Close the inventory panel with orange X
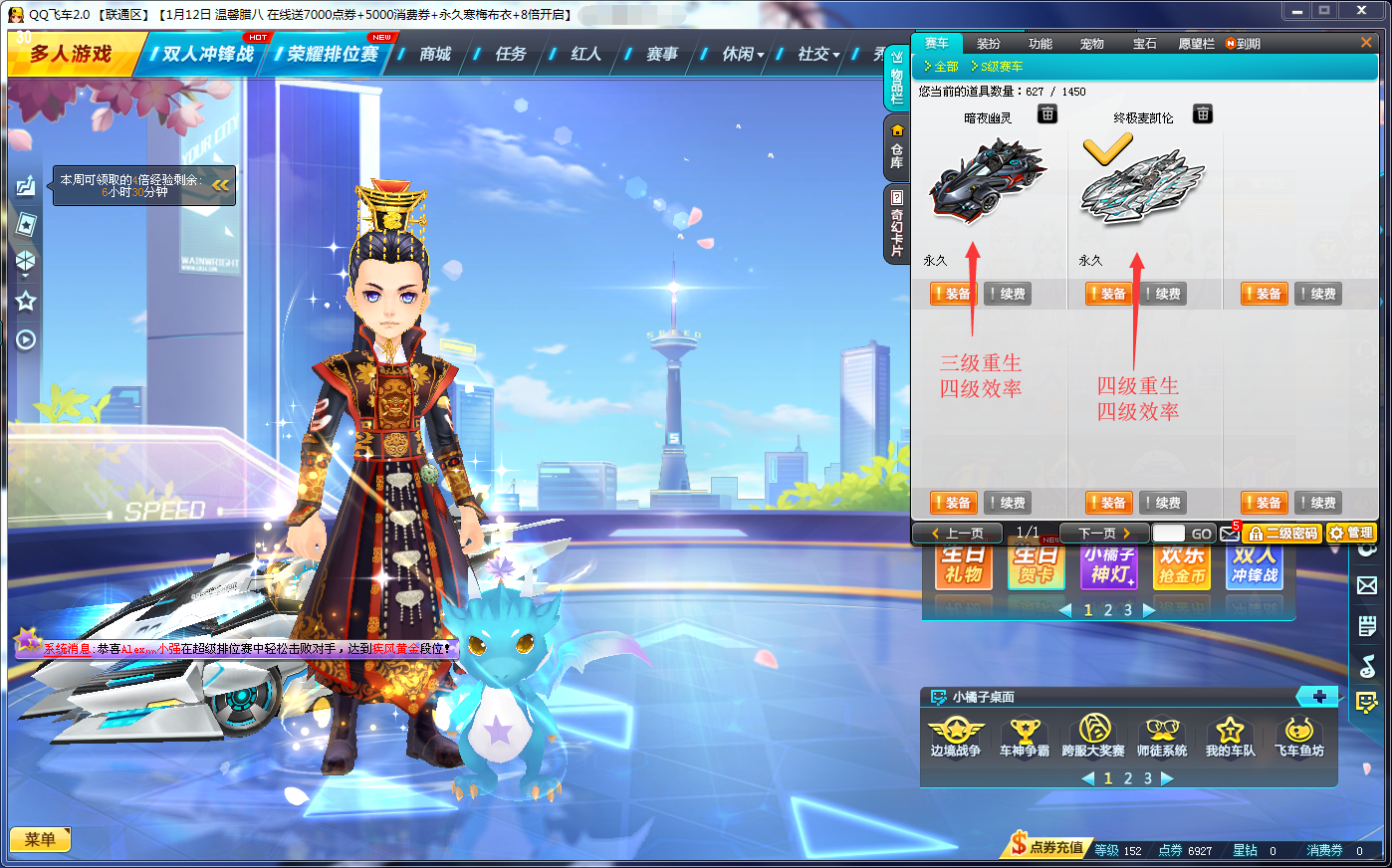 point(1366,43)
